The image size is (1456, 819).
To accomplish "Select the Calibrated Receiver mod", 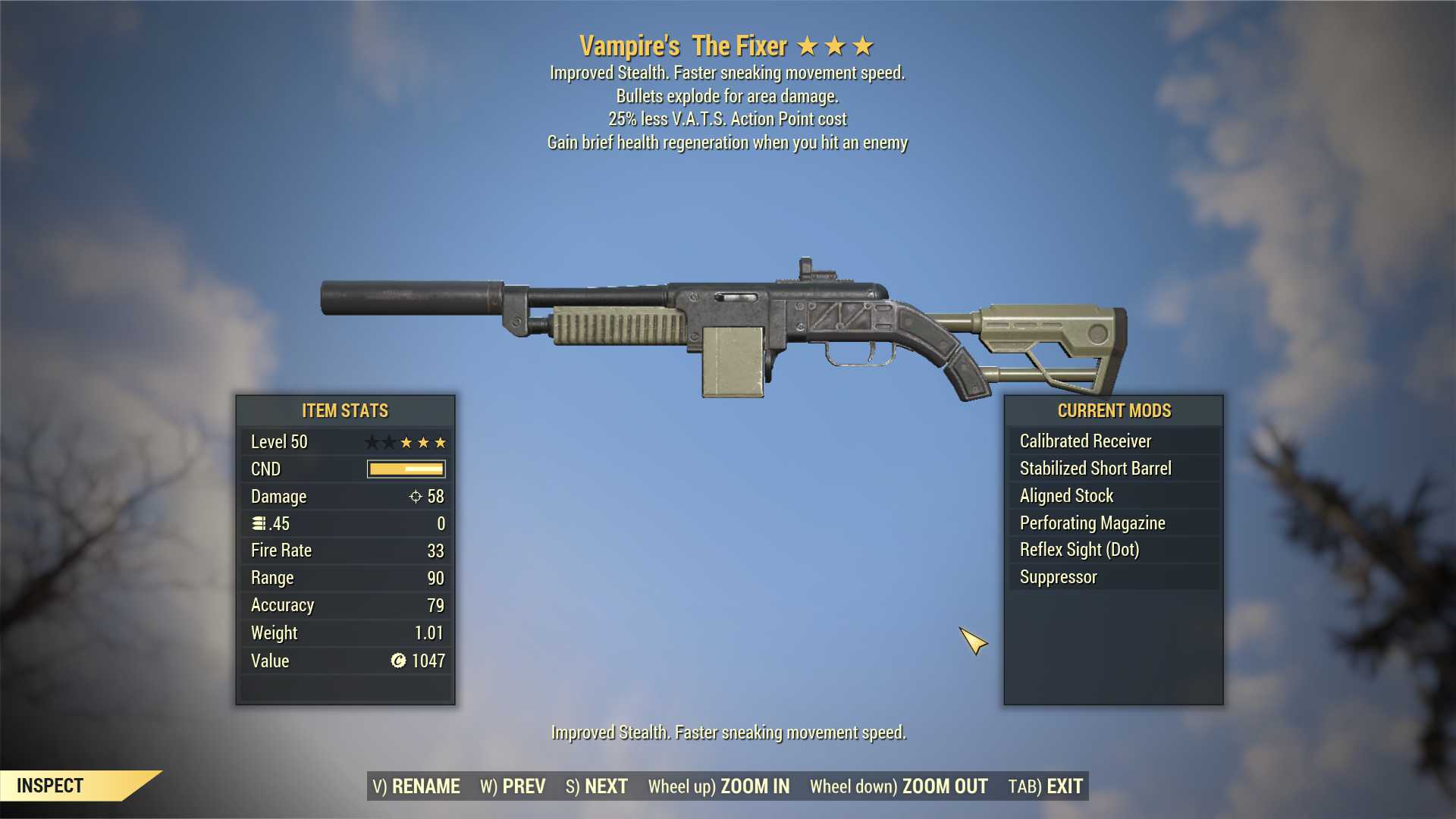I will [x=1085, y=441].
